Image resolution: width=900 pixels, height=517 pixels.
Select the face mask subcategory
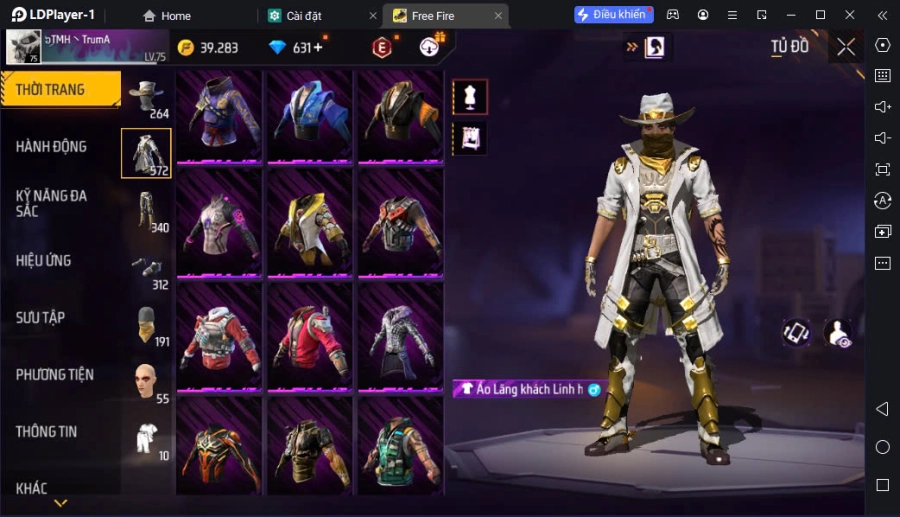tap(147, 325)
